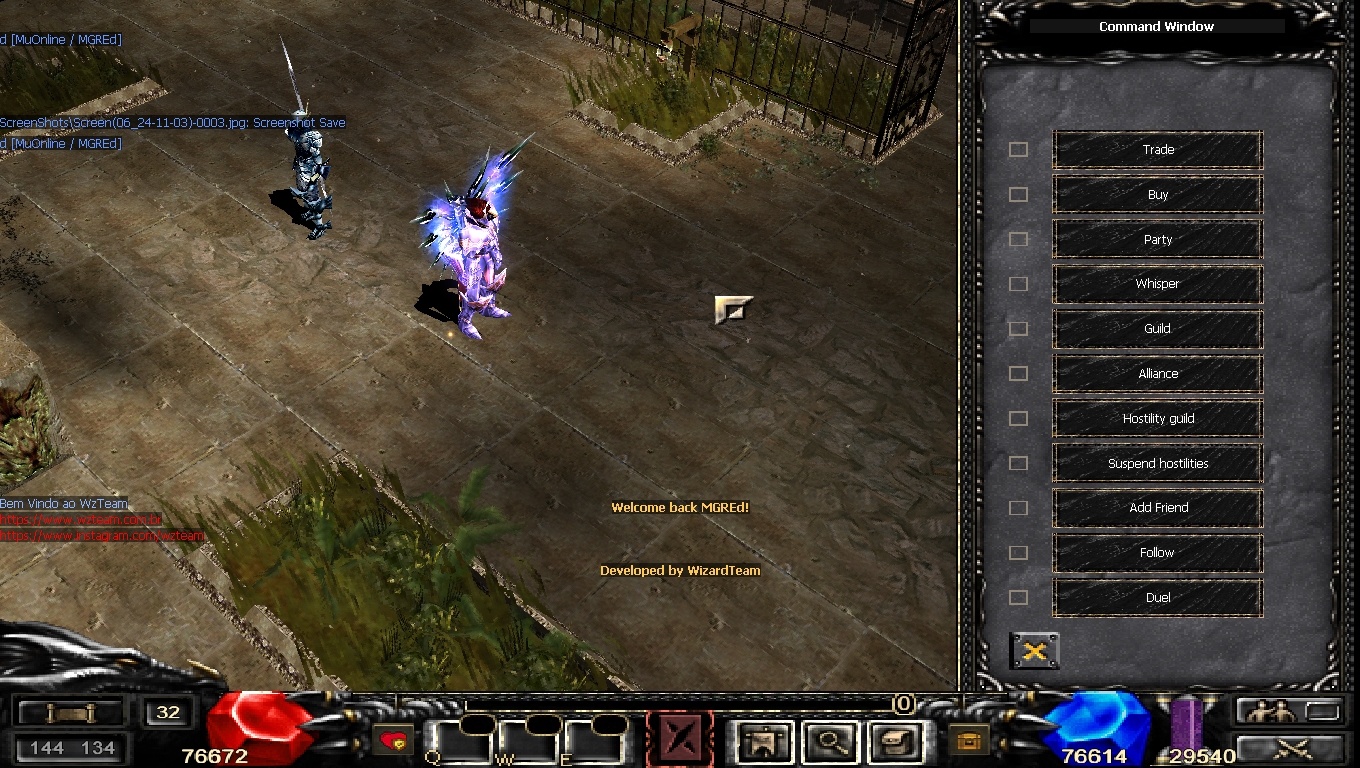Choose the Buy command
This screenshot has height=768, width=1360.
1158,195
